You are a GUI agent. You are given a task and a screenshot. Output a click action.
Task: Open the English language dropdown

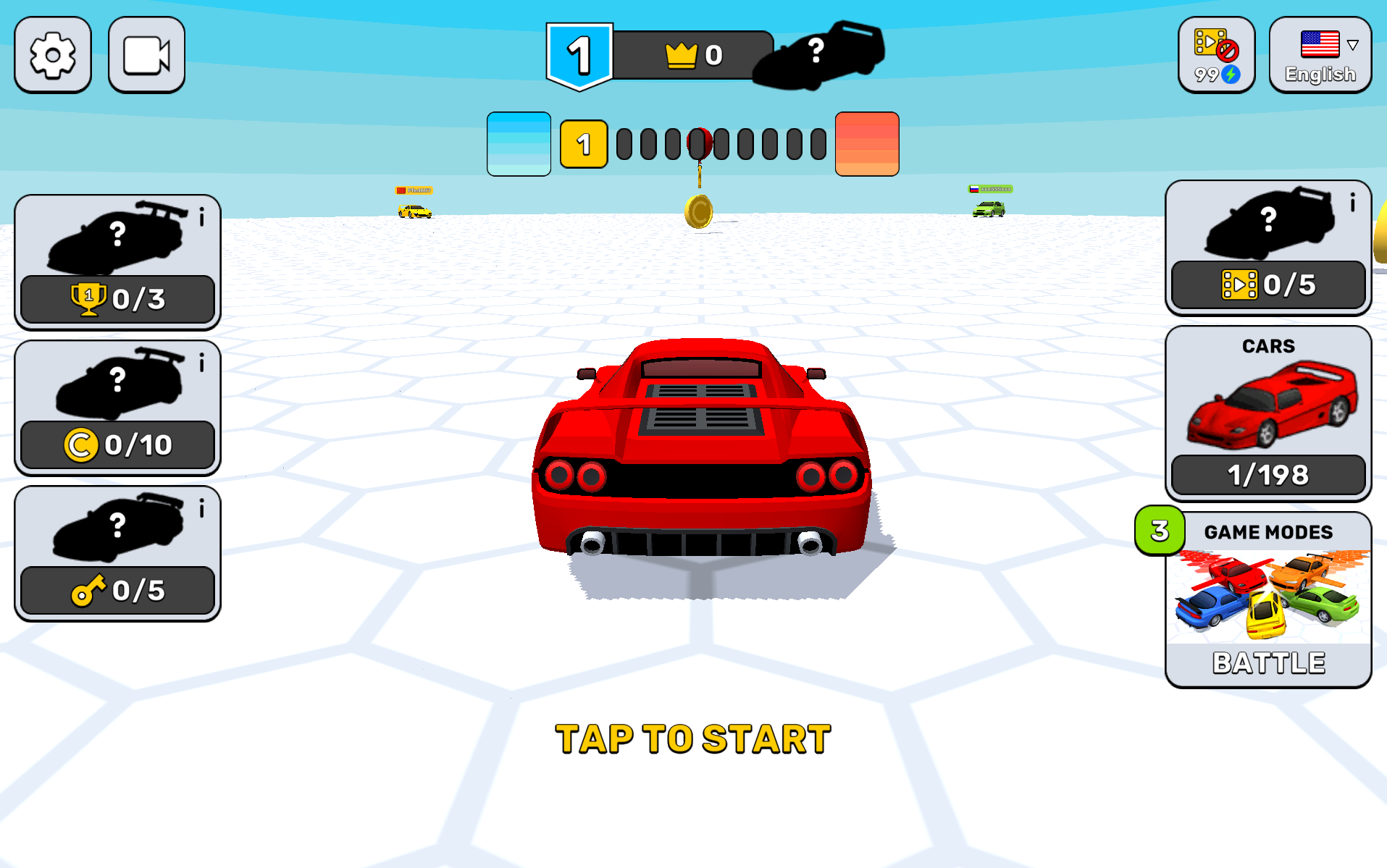point(1320,55)
